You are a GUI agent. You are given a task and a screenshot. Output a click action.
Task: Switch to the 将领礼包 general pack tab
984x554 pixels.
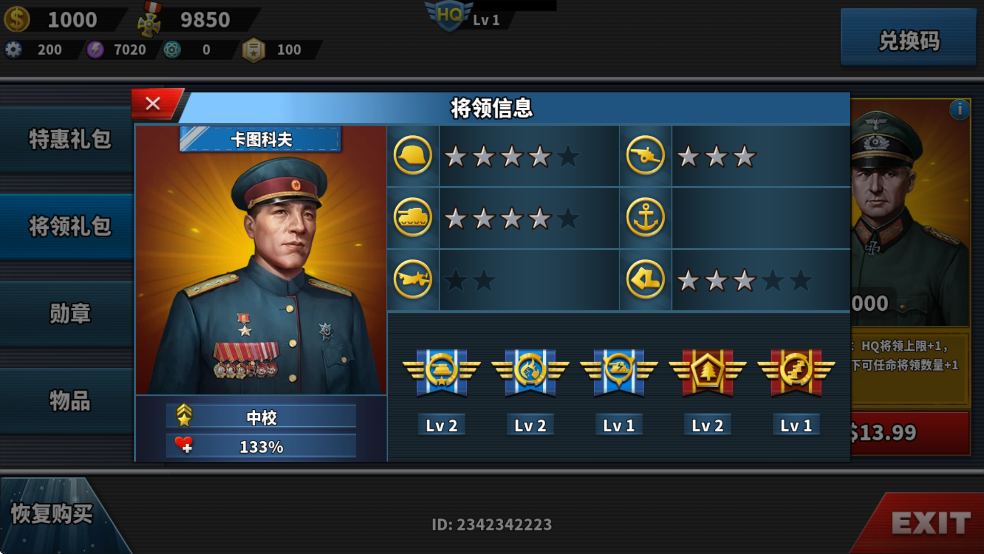[68, 227]
